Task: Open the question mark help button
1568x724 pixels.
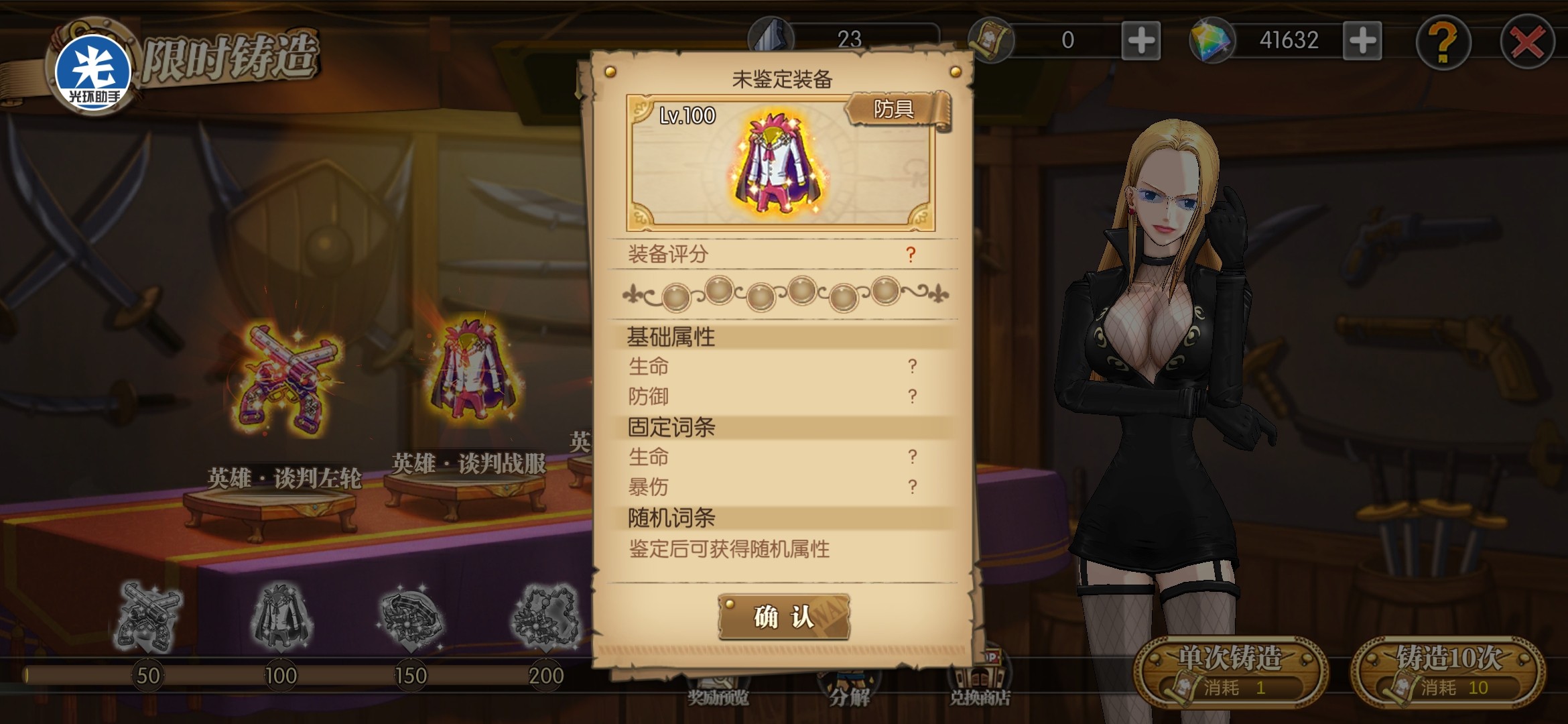Action: pyautogui.click(x=1443, y=43)
